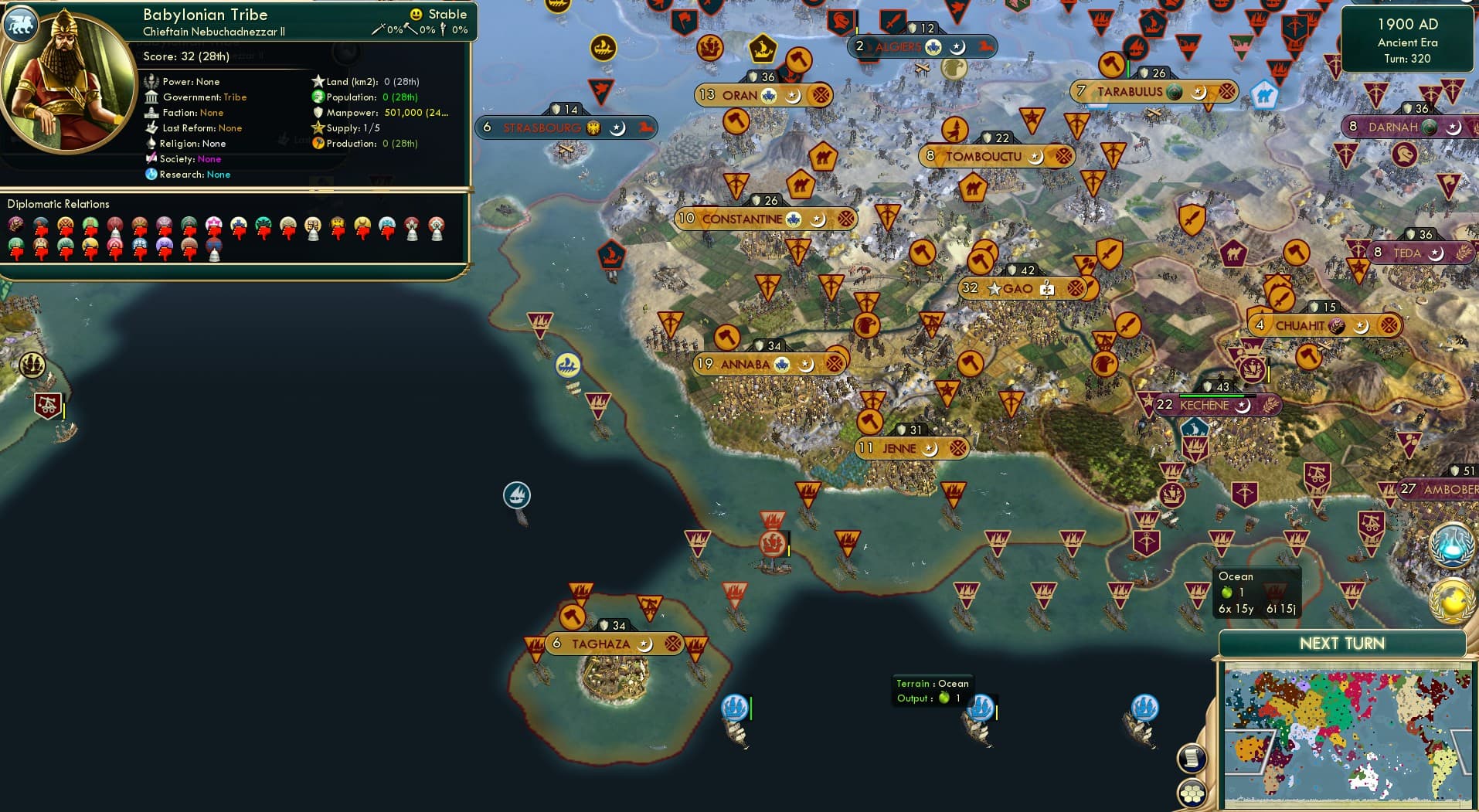Click the NEXT TURN button

click(x=1345, y=642)
